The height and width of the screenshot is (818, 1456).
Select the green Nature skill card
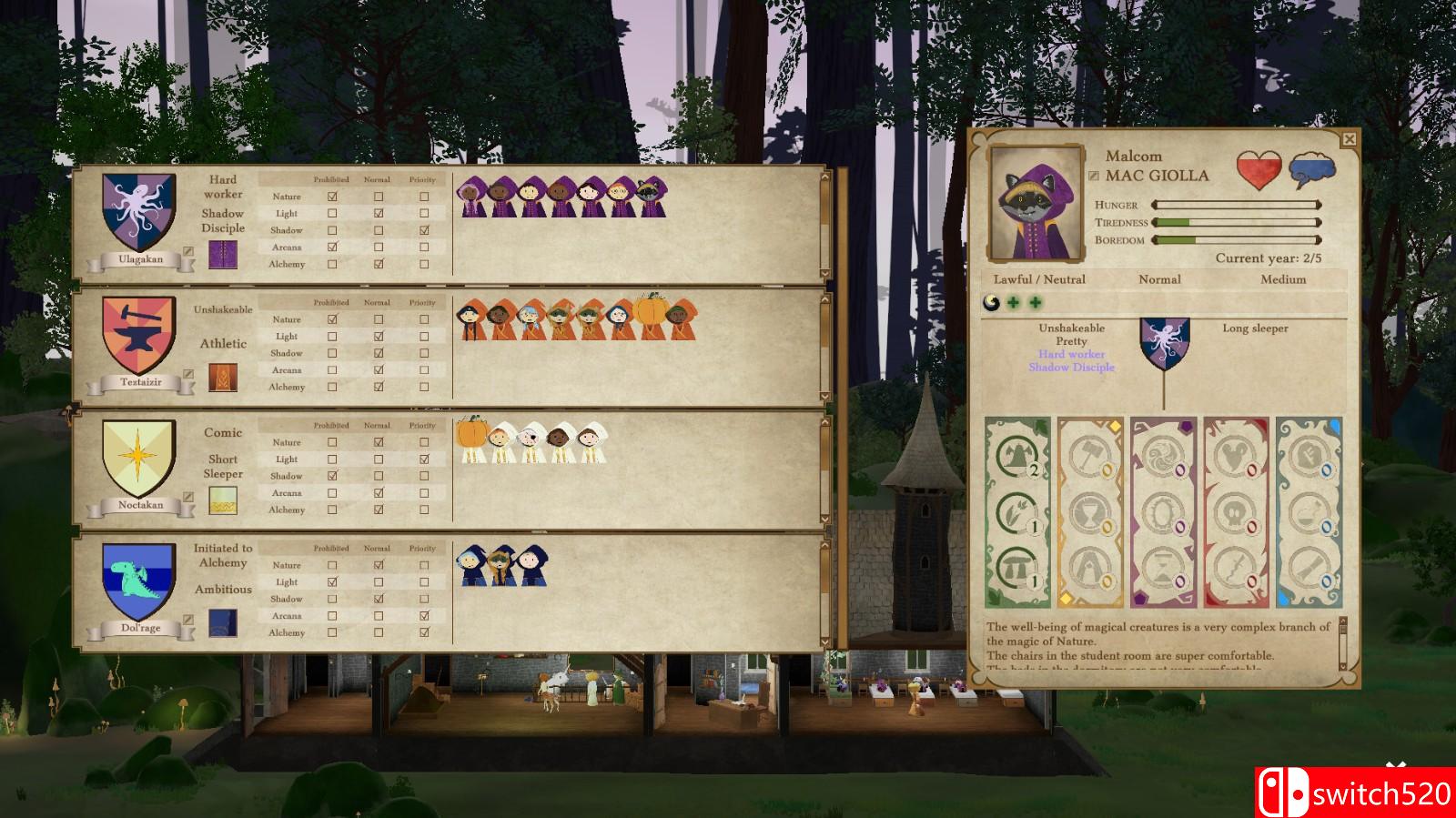(1017, 512)
